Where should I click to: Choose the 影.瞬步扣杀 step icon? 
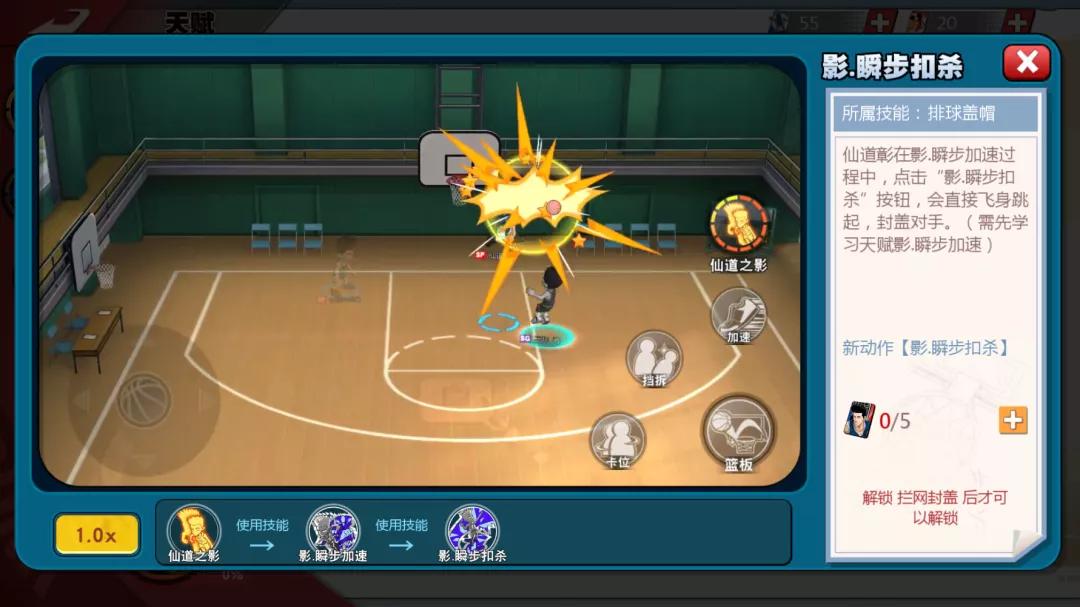click(x=472, y=529)
